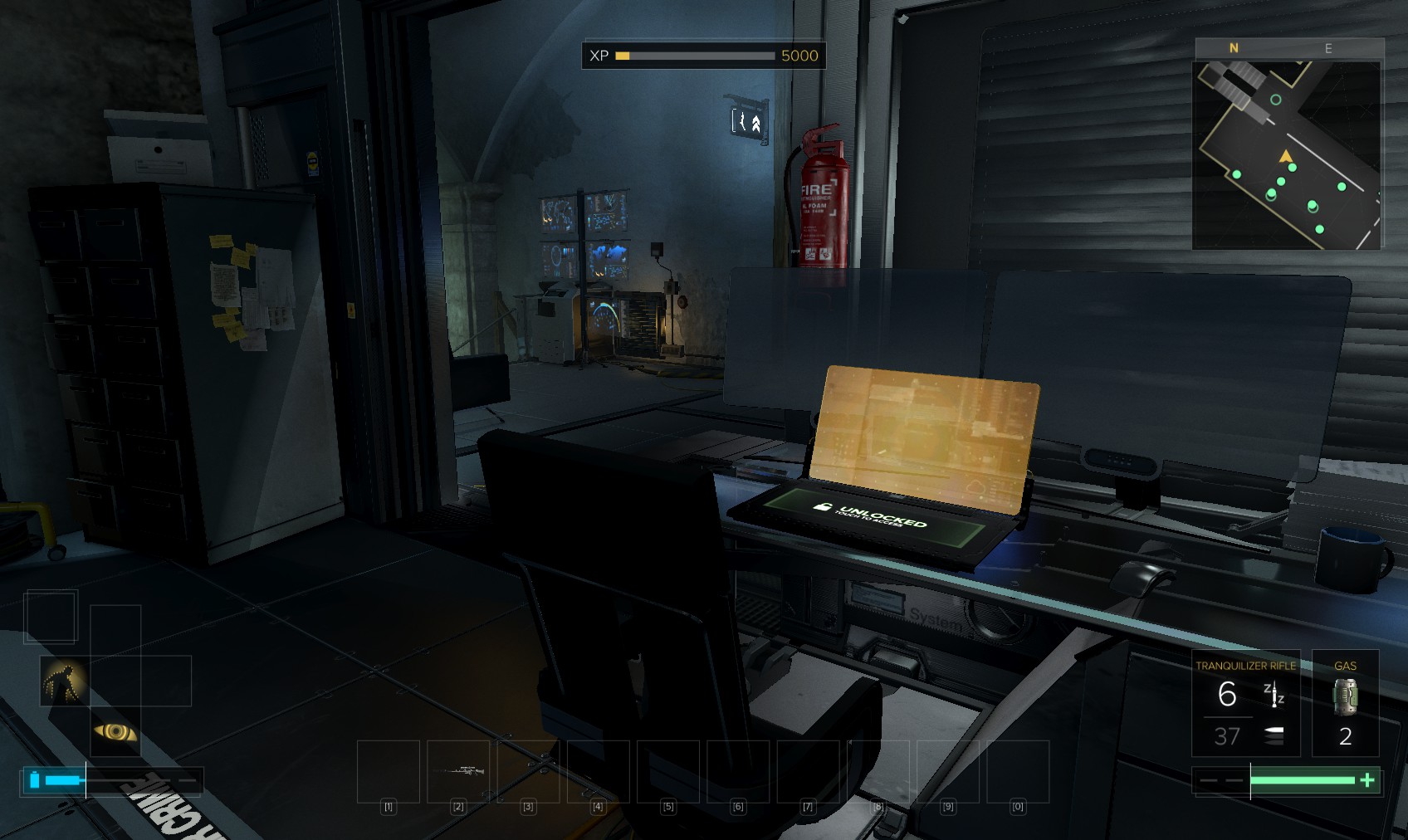This screenshot has width=1408, height=840.
Task: Click the gas grenade icon
Action: [x=1345, y=696]
